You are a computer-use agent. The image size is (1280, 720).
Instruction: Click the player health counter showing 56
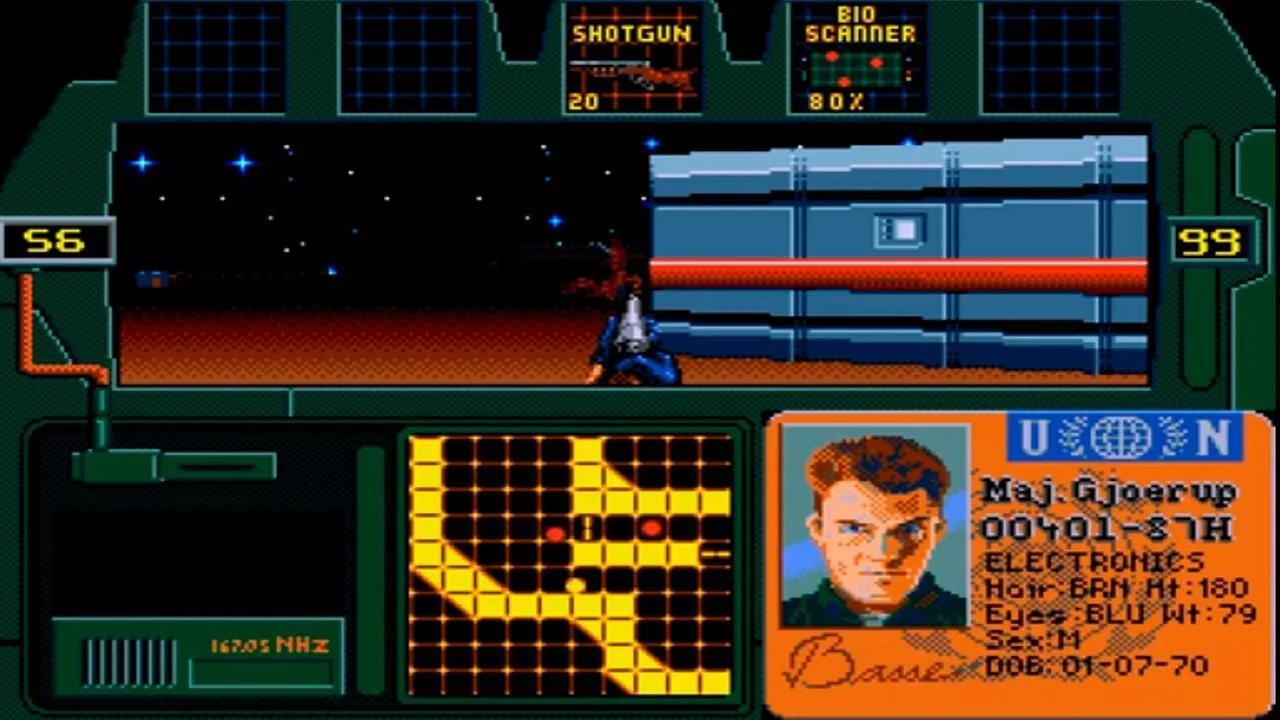(56, 240)
